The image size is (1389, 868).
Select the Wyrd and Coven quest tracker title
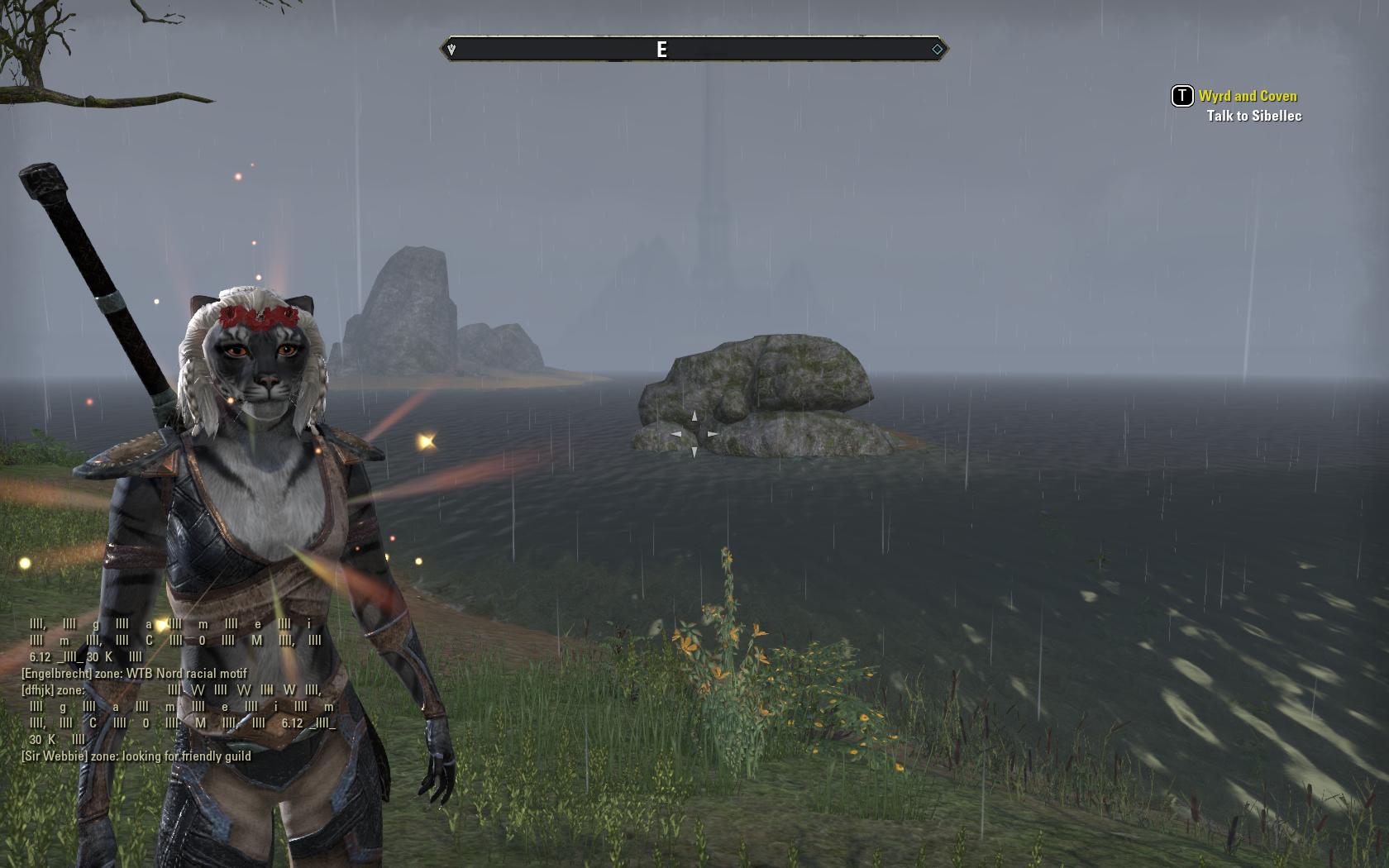pyautogui.click(x=1248, y=96)
